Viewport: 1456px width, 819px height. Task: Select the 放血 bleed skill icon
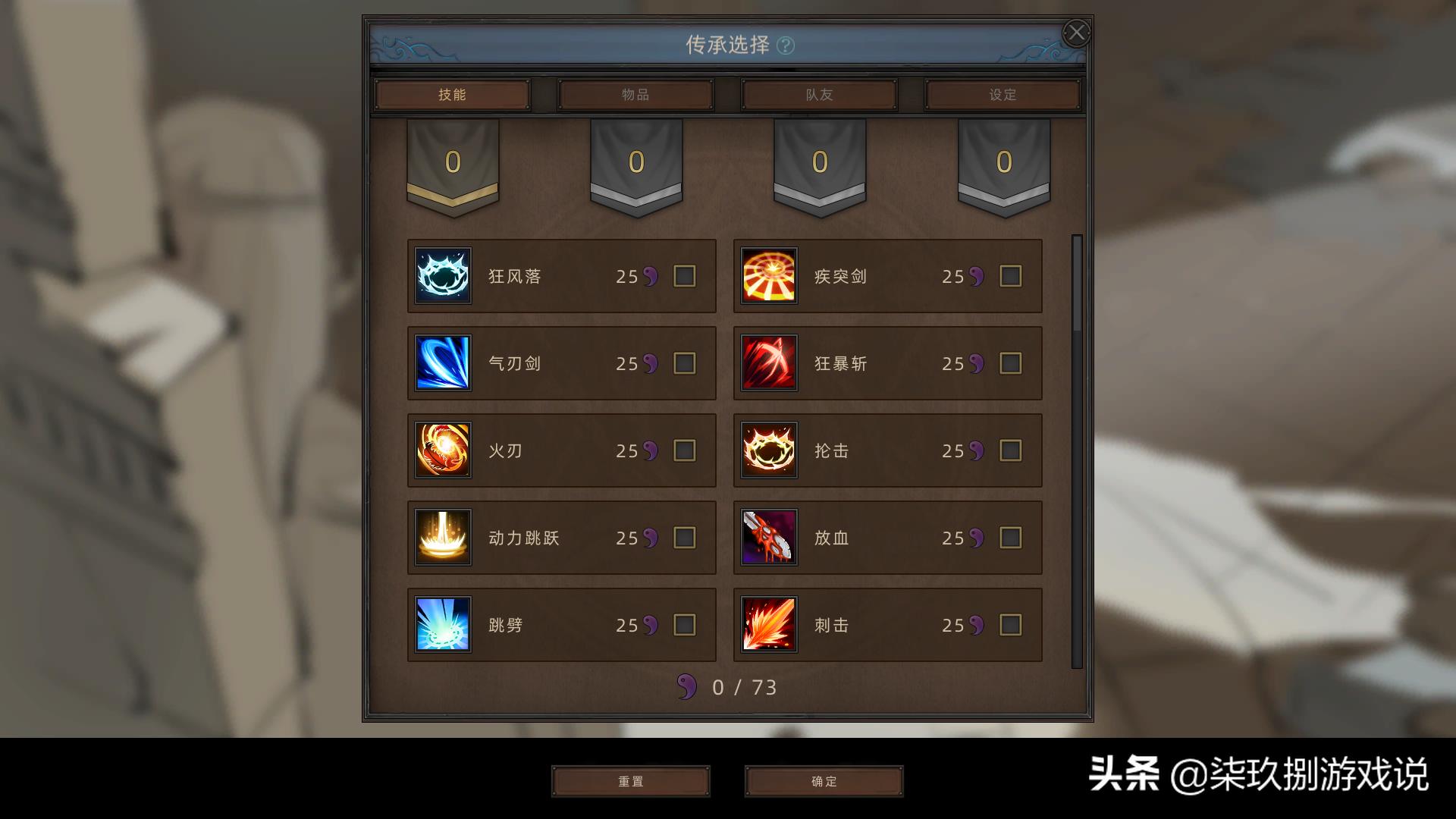pos(769,538)
